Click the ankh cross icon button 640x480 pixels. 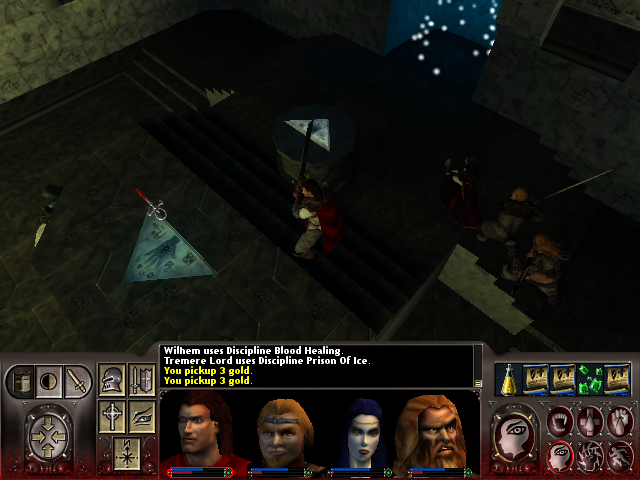(x=112, y=415)
